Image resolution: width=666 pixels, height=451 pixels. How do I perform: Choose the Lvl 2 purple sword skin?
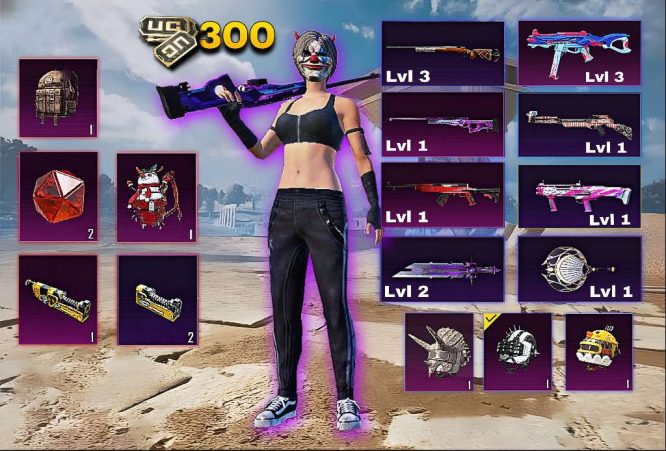pos(443,269)
